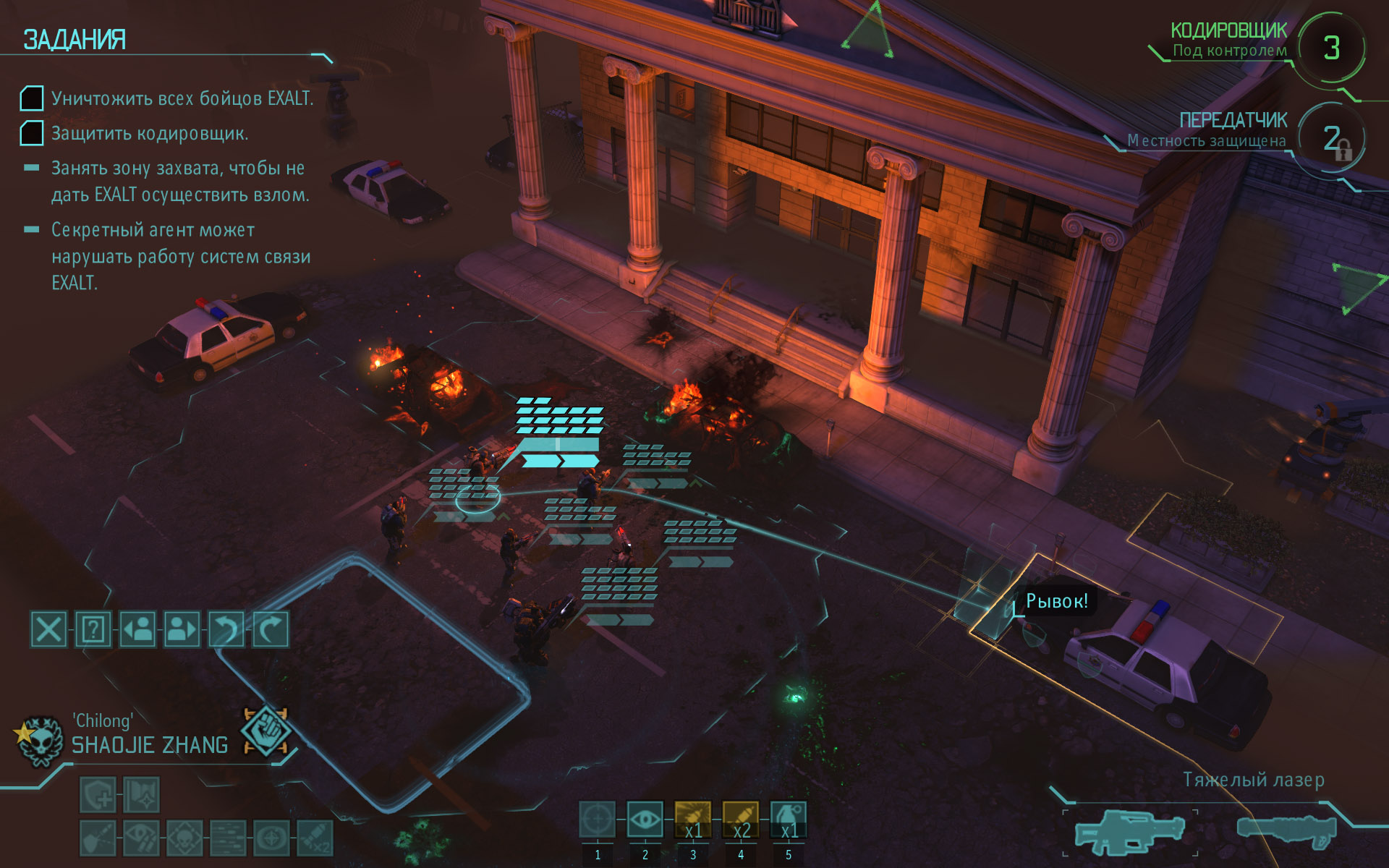Click the X end-turn button
Screen dimensions: 1389x868
click(48, 629)
